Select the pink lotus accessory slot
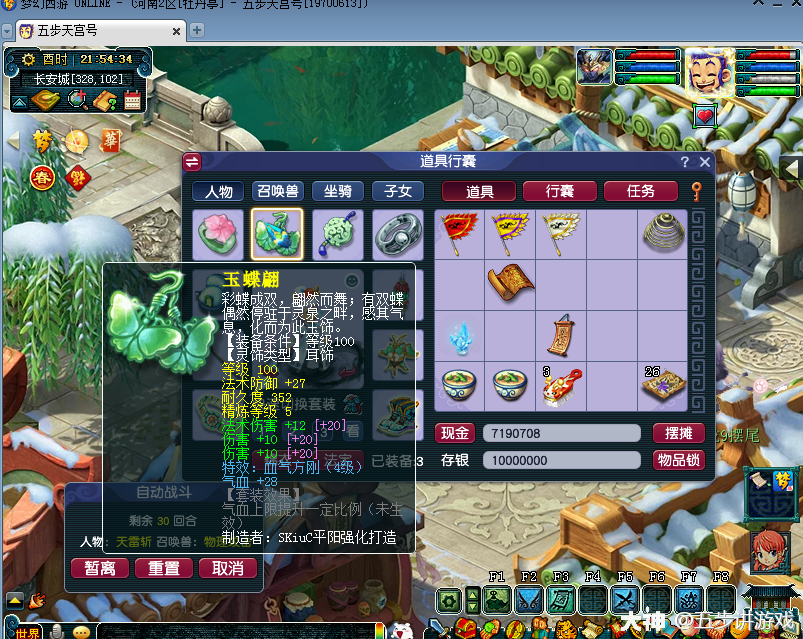803x639 pixels. [217, 235]
